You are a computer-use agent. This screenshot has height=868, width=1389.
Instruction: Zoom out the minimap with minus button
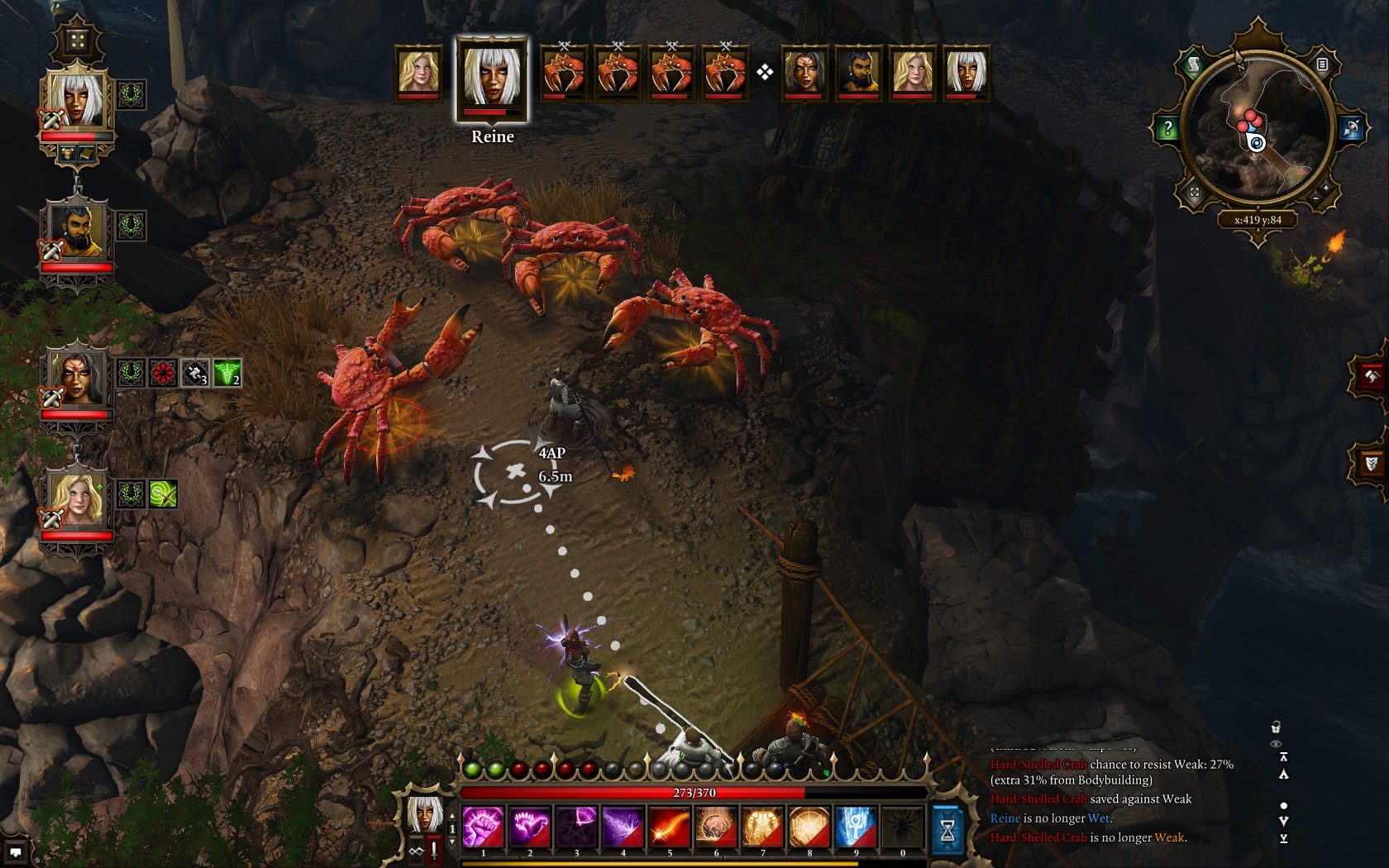click(x=1315, y=198)
